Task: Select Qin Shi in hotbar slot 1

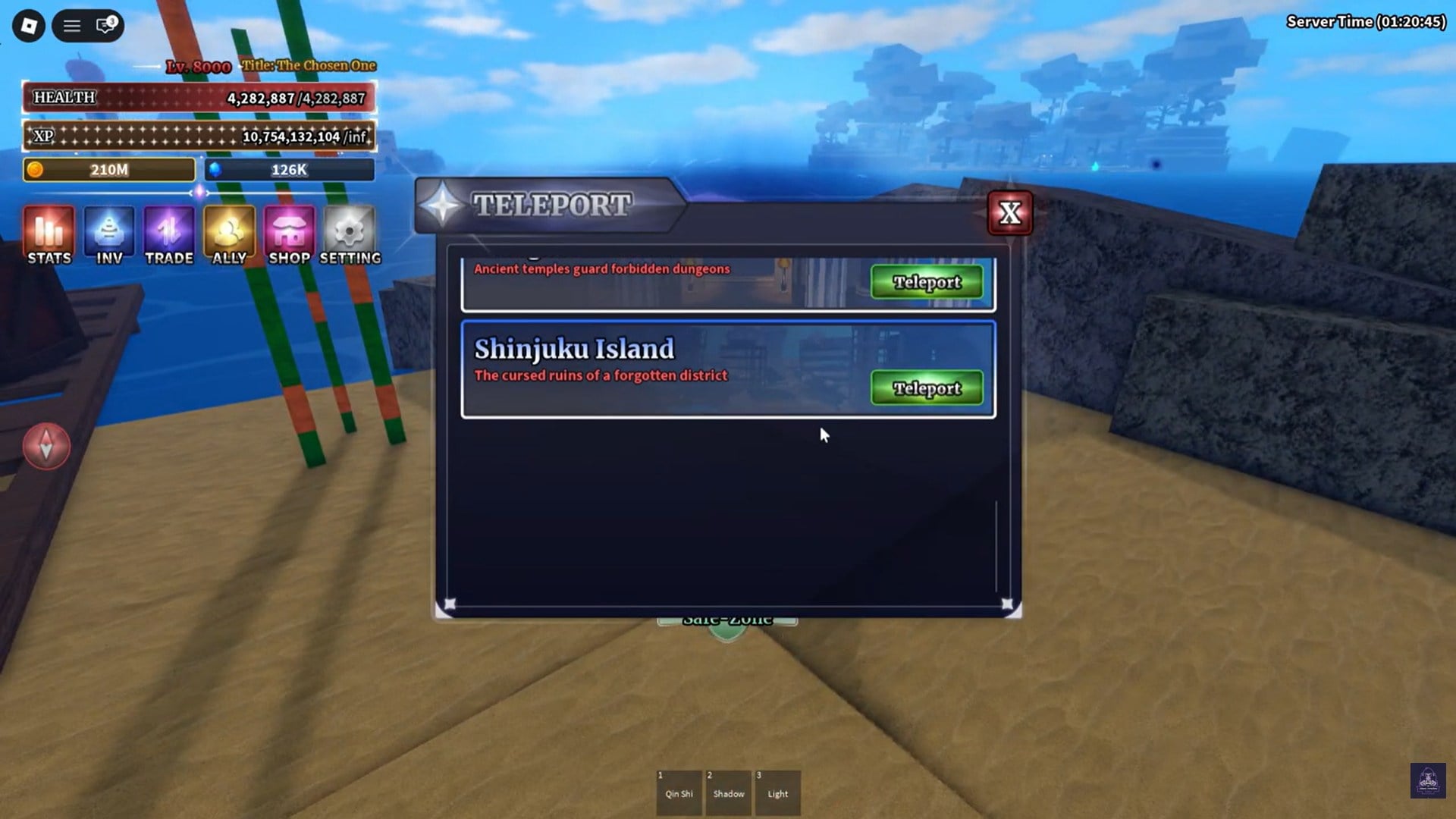Action: (679, 792)
